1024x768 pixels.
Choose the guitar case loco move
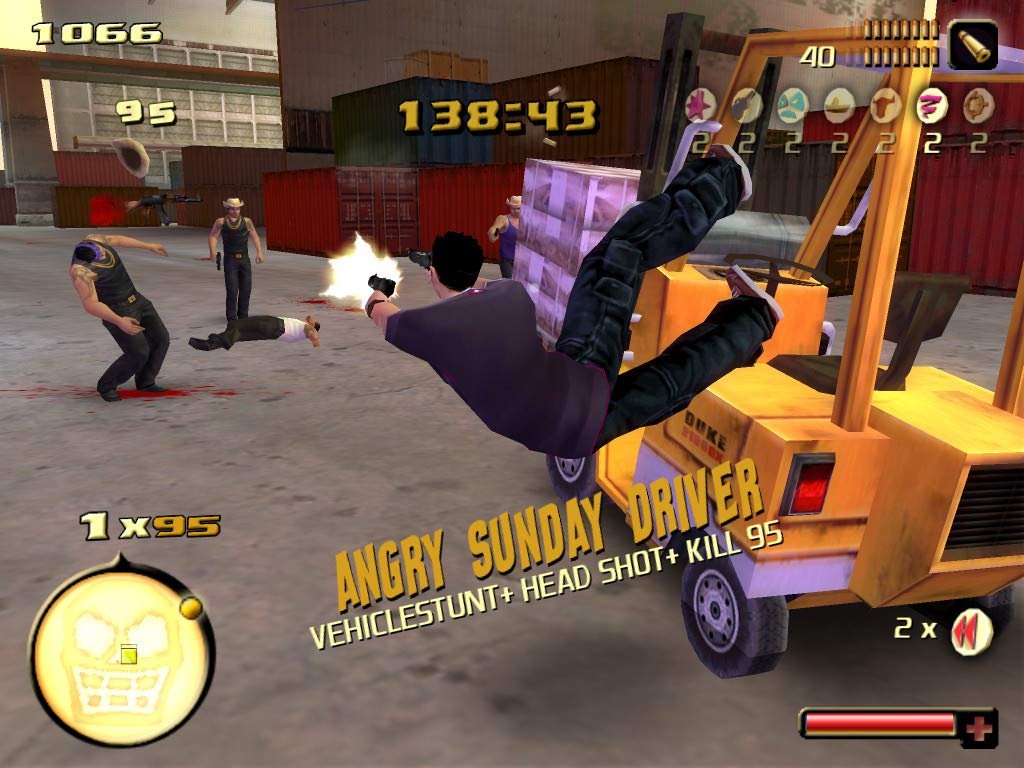pos(745,105)
